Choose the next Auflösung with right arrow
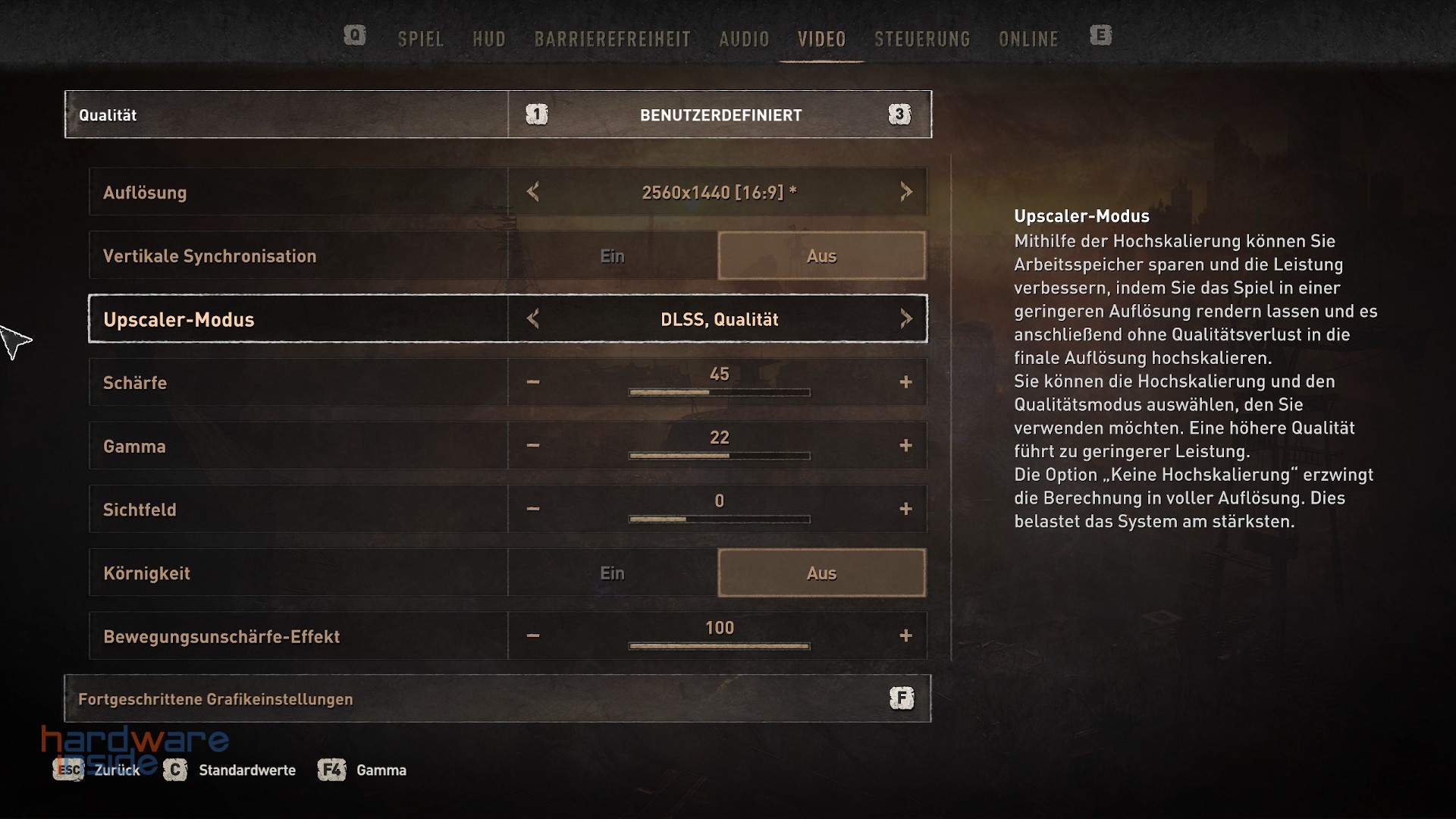This screenshot has height=819, width=1456. point(905,192)
